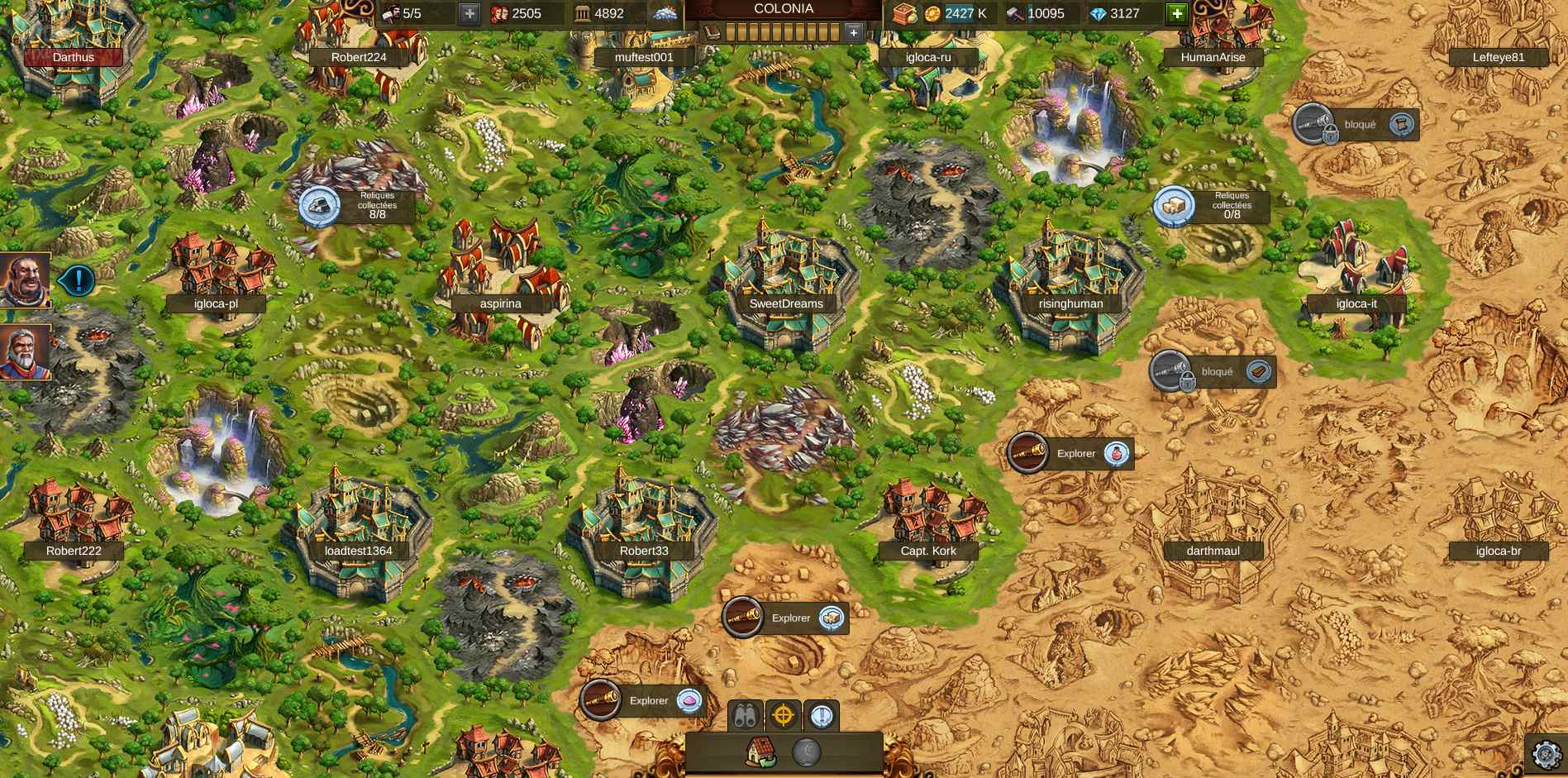Image resolution: width=1568 pixels, height=778 pixels.
Task: Open the blue exclamation quest notification
Action: pos(79,280)
